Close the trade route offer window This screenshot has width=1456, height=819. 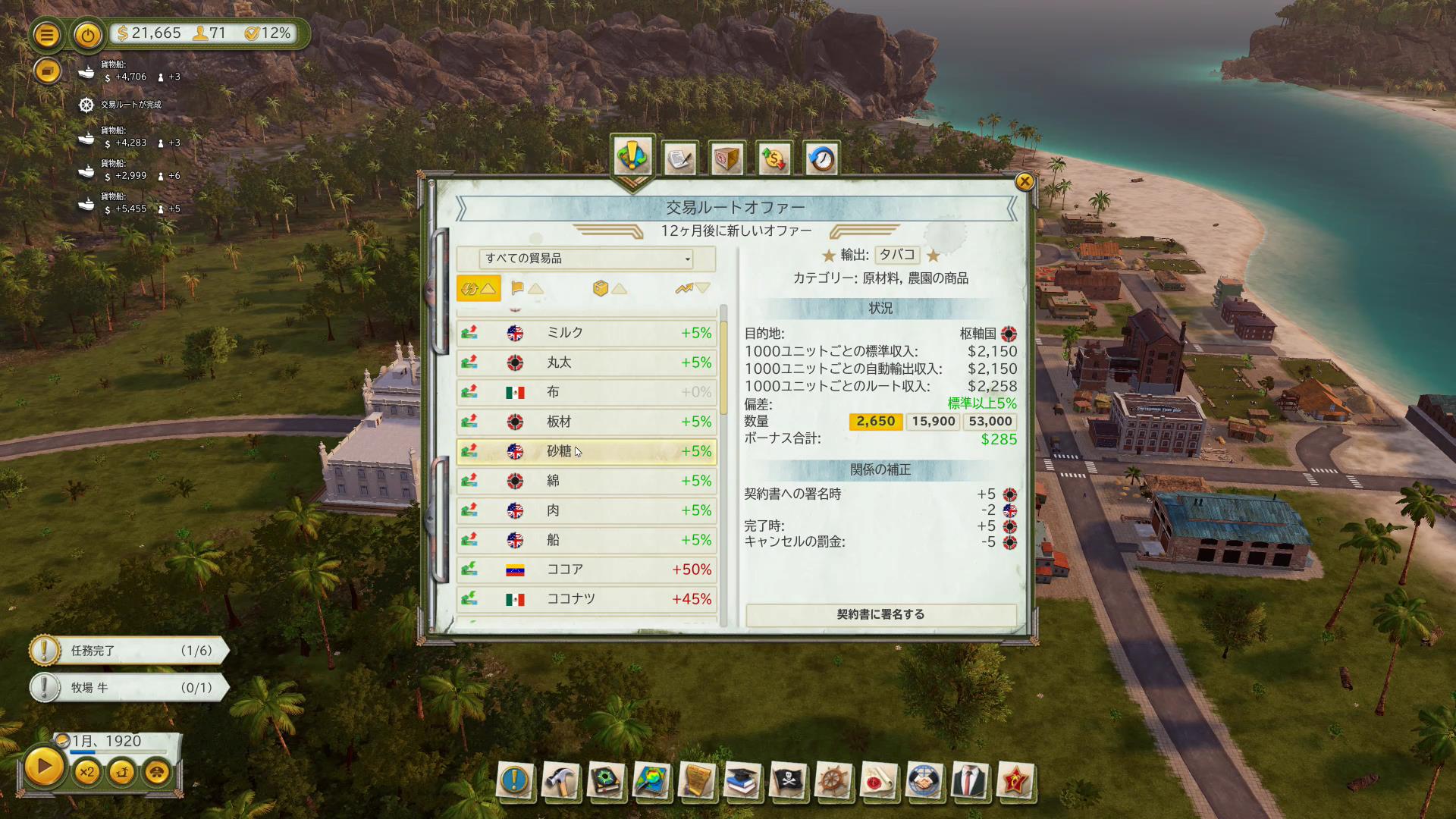(x=1025, y=181)
